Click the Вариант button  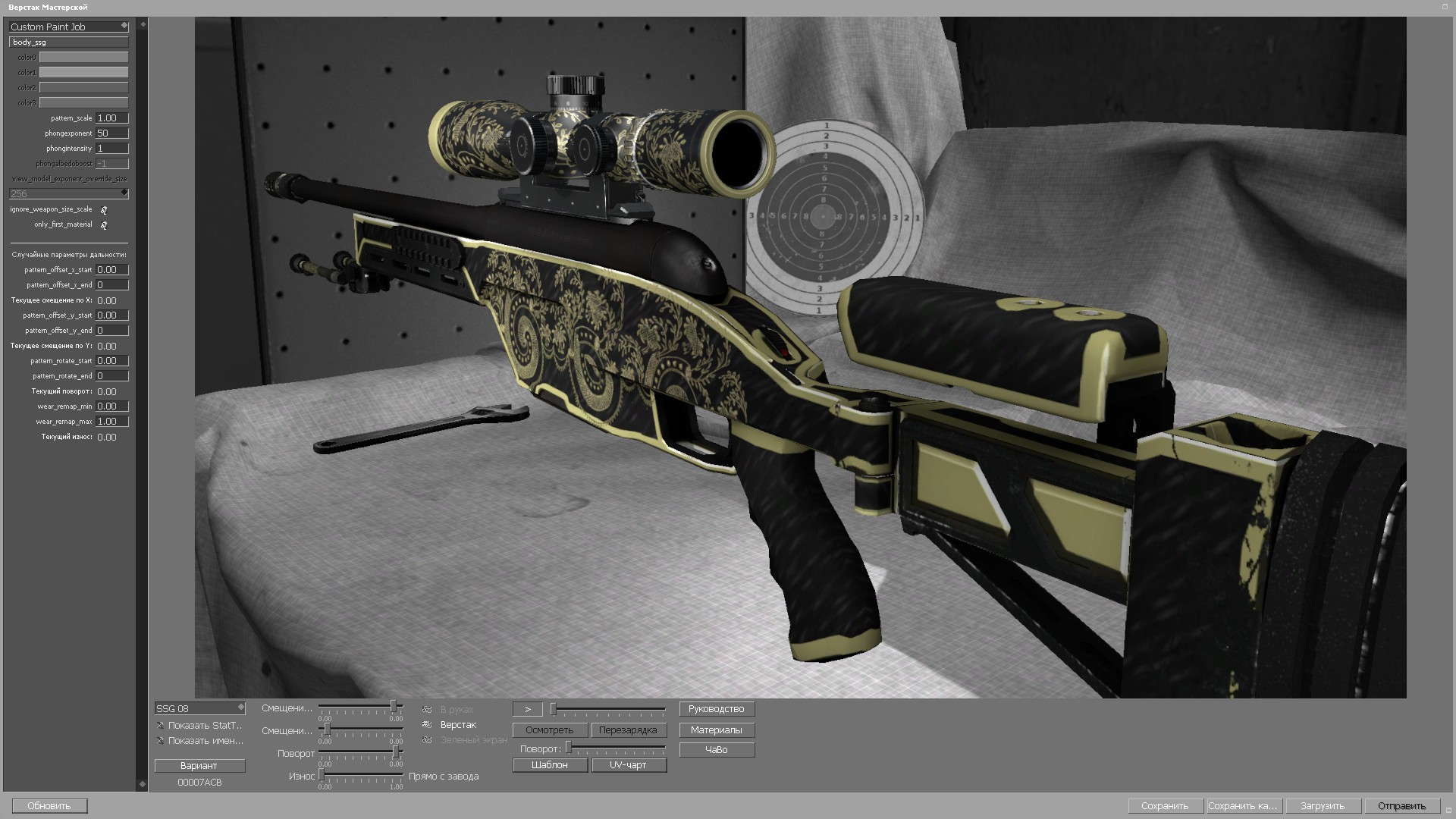(199, 766)
